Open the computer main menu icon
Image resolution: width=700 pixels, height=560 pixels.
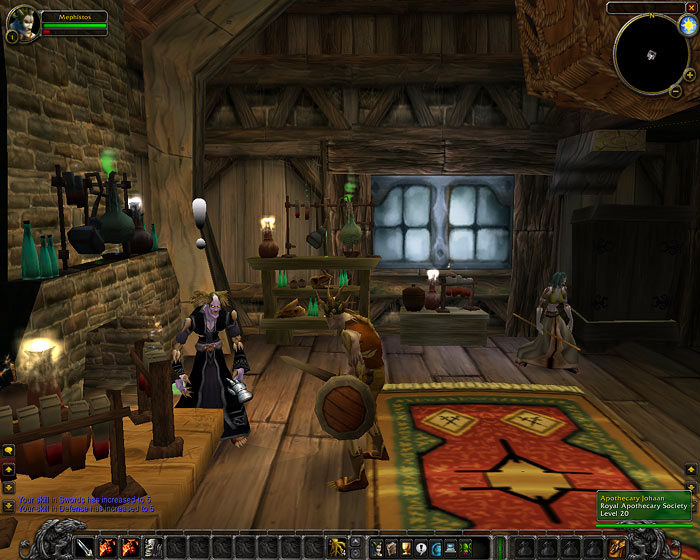452,547
